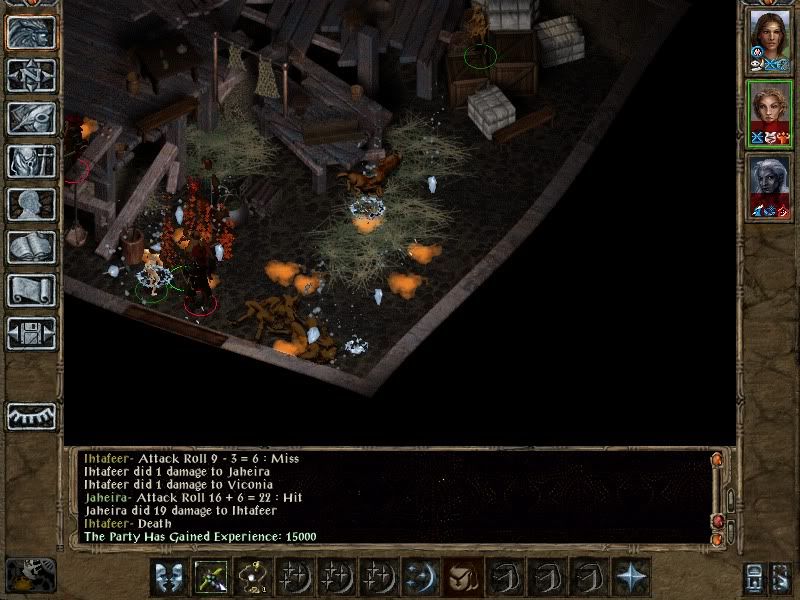
Task: Open the area map with the compass button
Action: point(31,75)
